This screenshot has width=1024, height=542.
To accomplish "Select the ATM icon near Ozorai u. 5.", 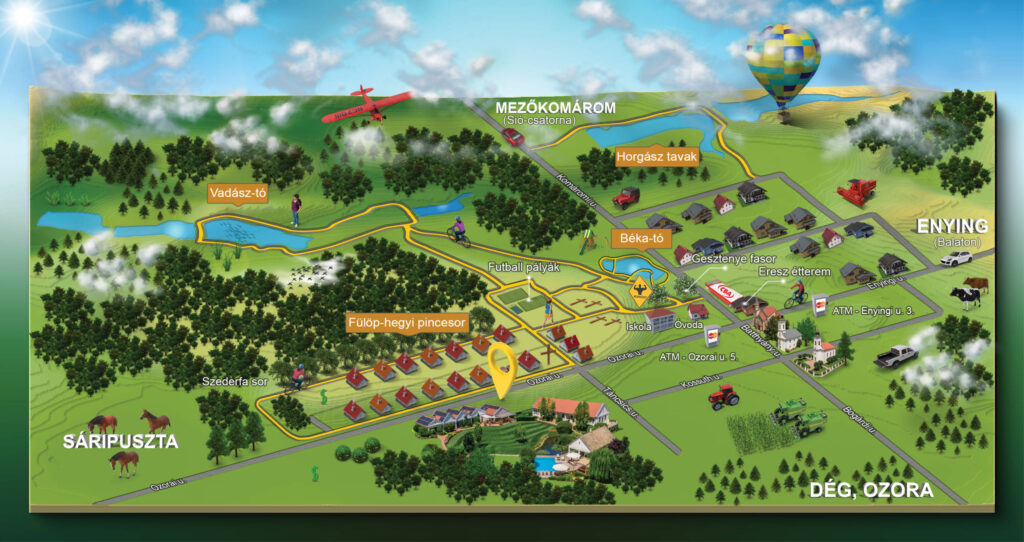I will 714,337.
